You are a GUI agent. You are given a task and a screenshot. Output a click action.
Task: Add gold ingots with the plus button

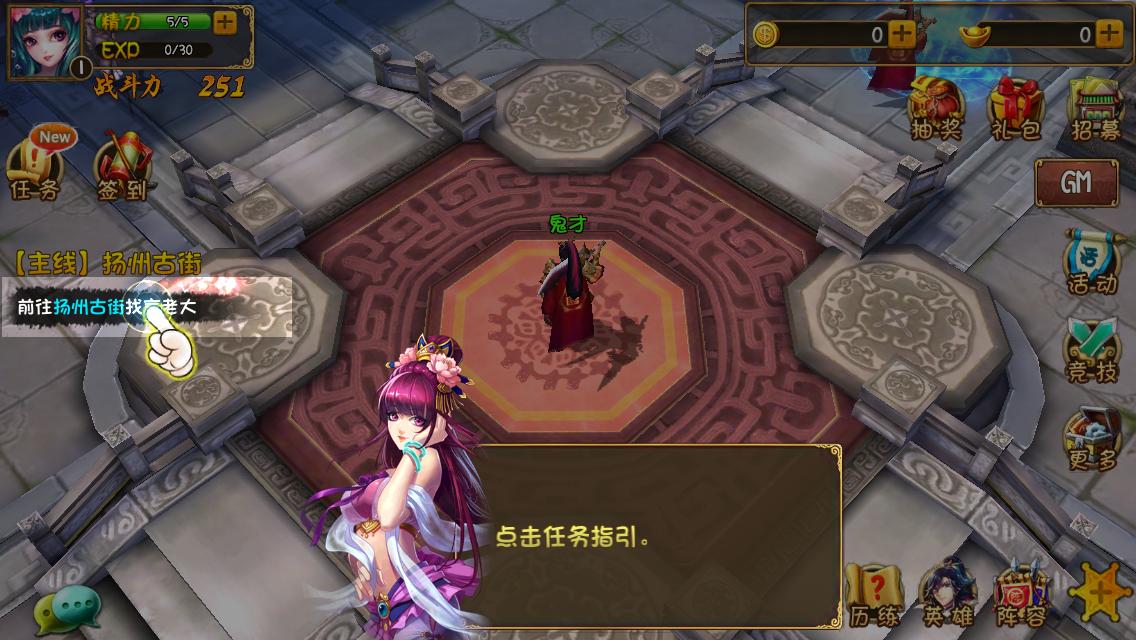(x=1109, y=33)
